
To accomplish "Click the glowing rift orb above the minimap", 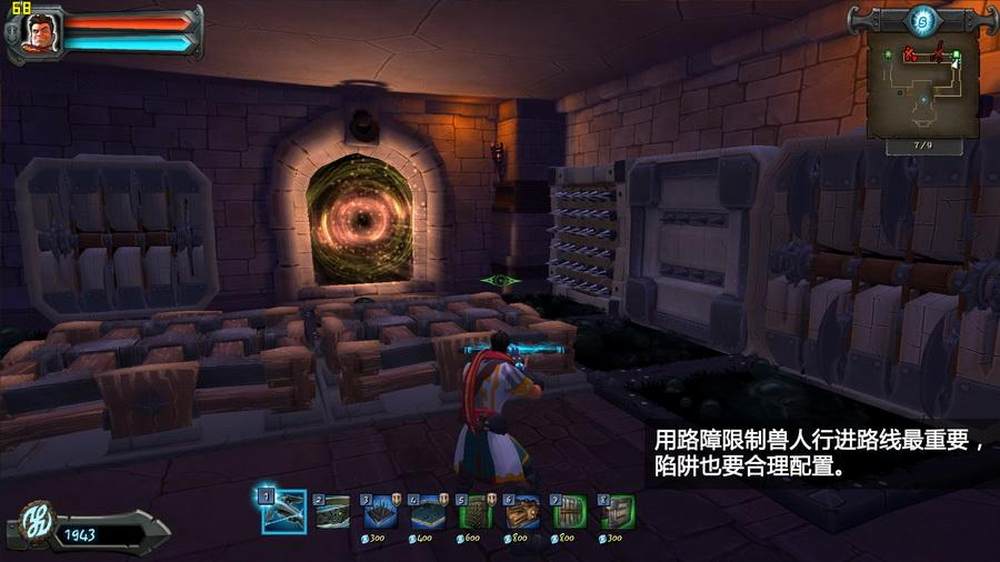I will 923,19.
